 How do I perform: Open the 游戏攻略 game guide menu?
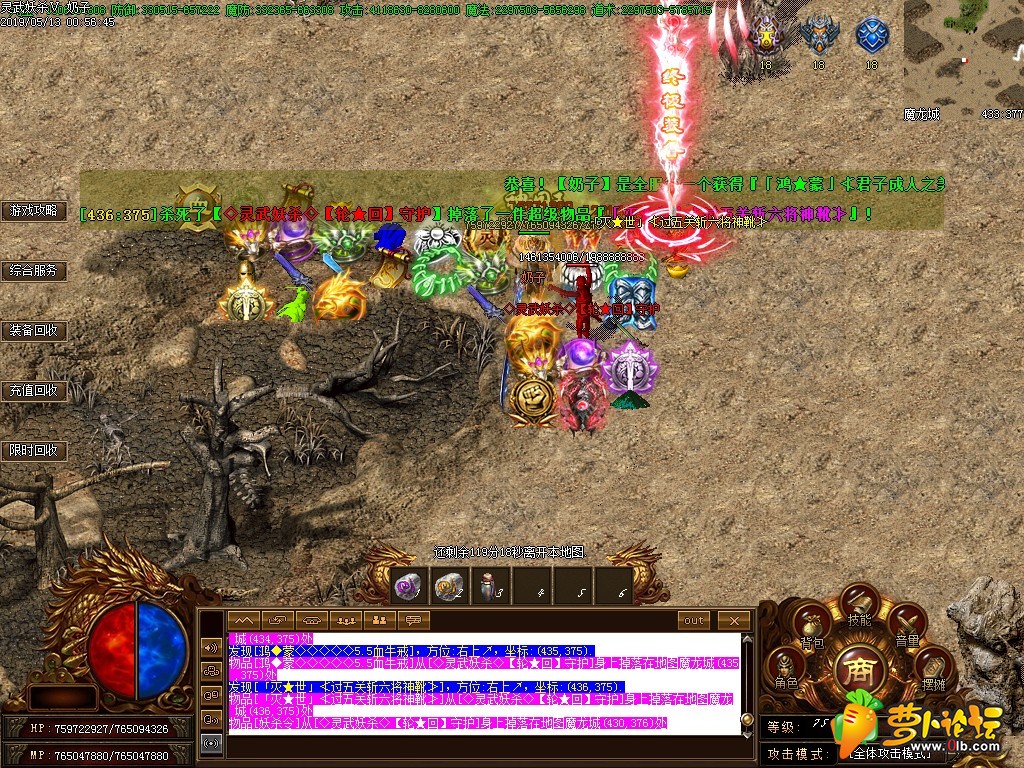(x=34, y=211)
